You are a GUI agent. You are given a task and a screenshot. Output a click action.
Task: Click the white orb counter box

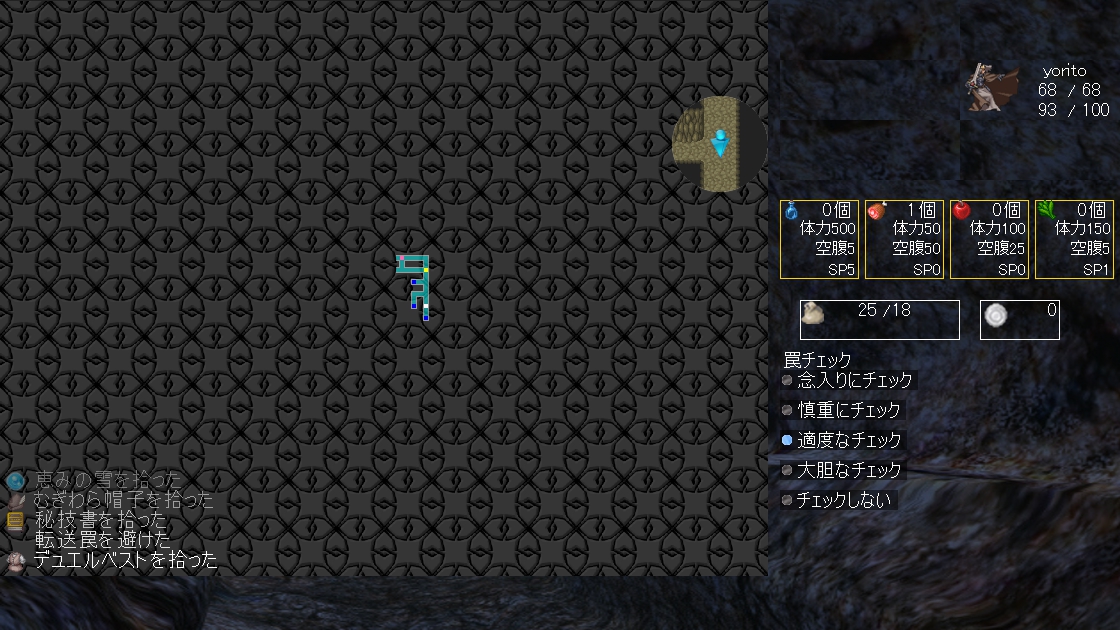point(1019,319)
